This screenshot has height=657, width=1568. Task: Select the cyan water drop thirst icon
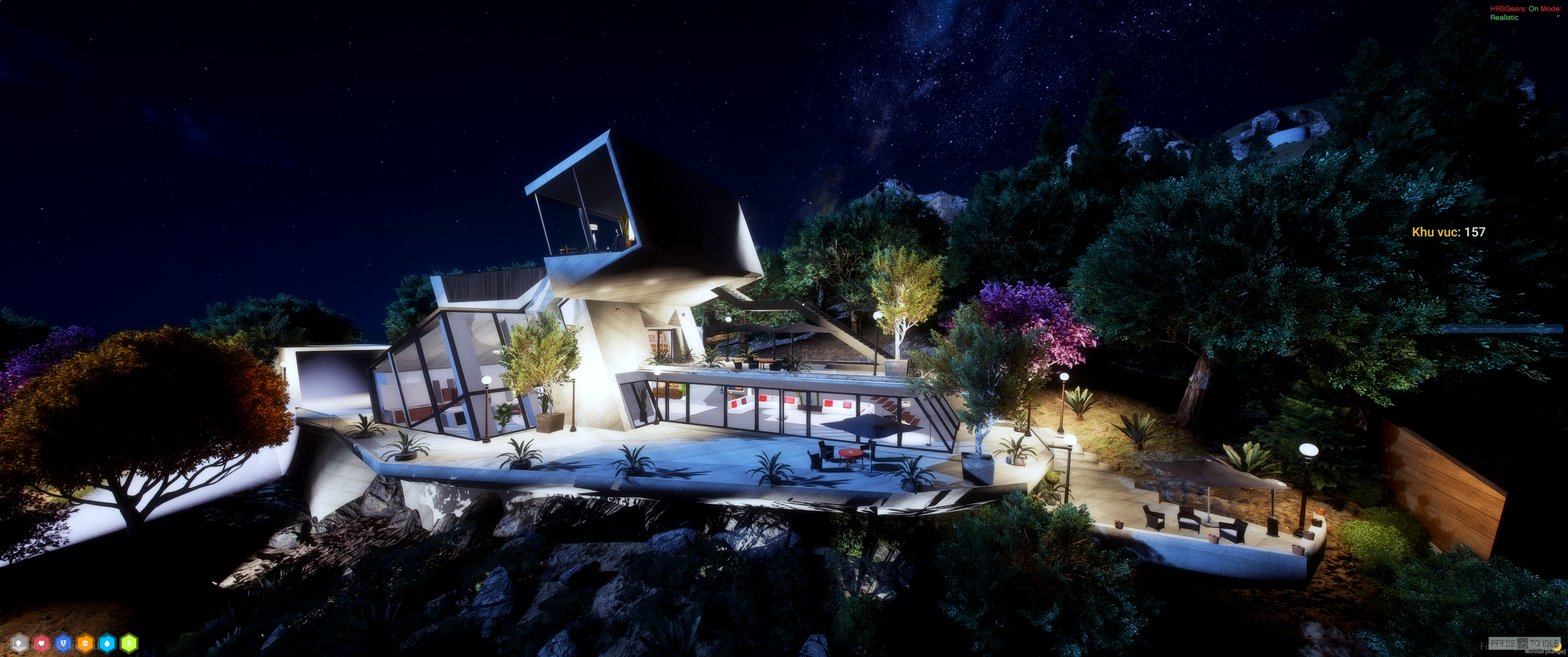coord(107,643)
